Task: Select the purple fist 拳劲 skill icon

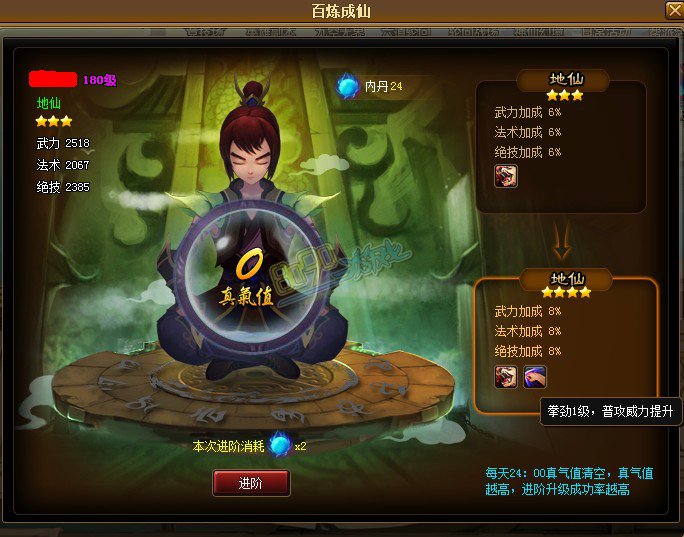Action: tap(535, 377)
